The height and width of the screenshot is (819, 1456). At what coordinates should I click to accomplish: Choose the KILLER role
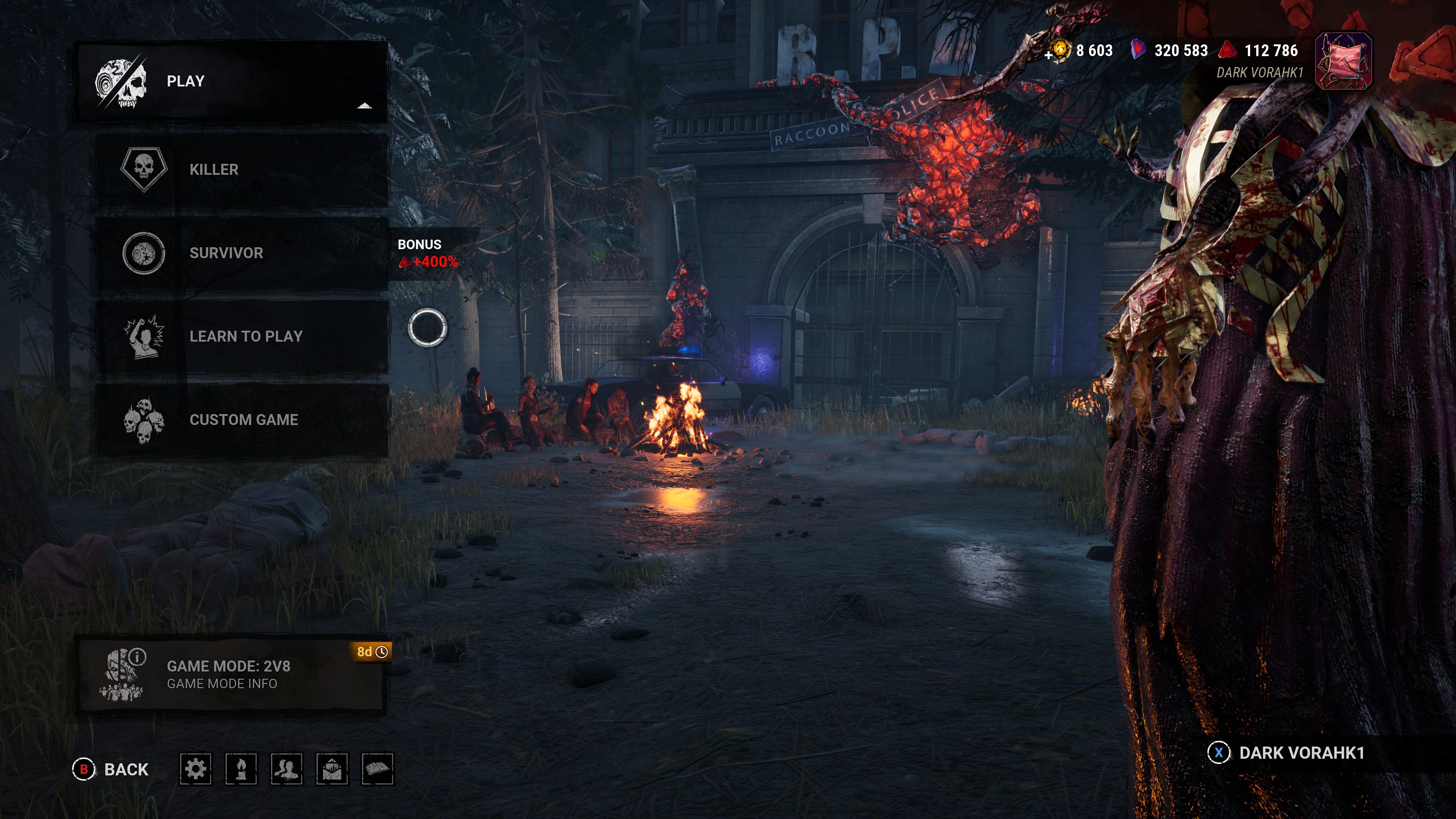pos(242,169)
